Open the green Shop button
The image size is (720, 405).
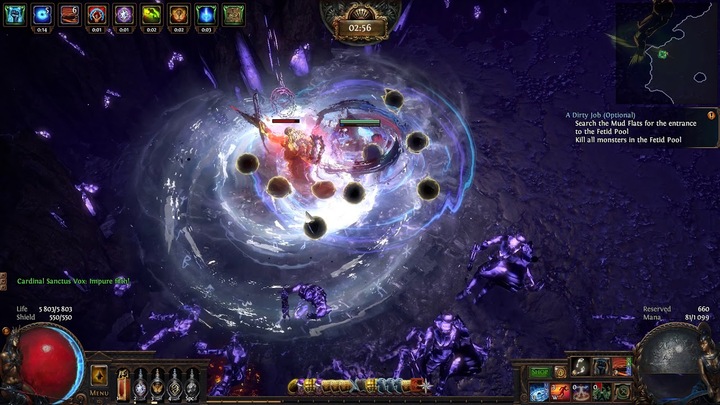[x=540, y=372]
